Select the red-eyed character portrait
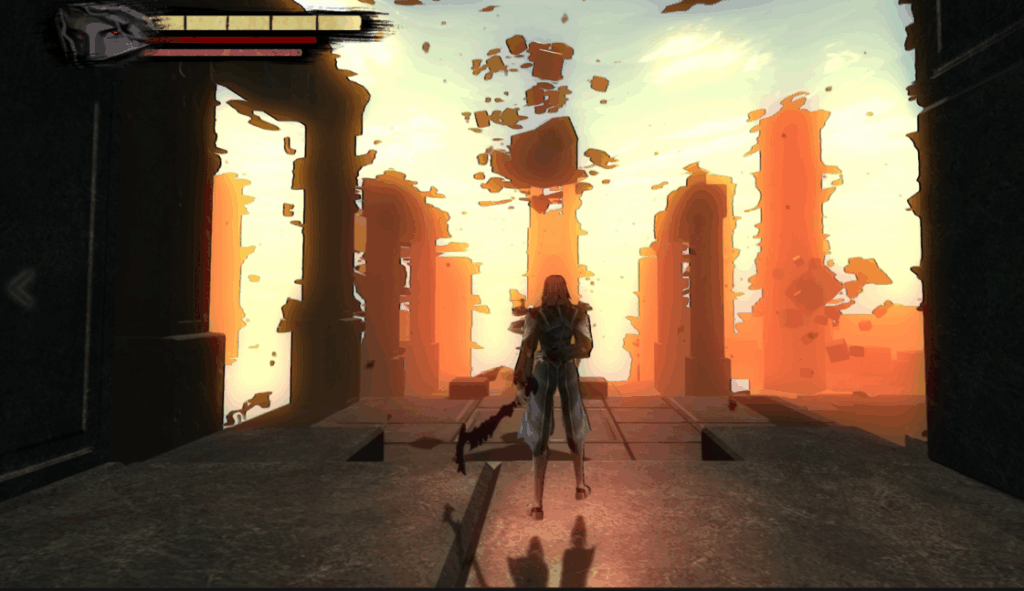 (101, 34)
